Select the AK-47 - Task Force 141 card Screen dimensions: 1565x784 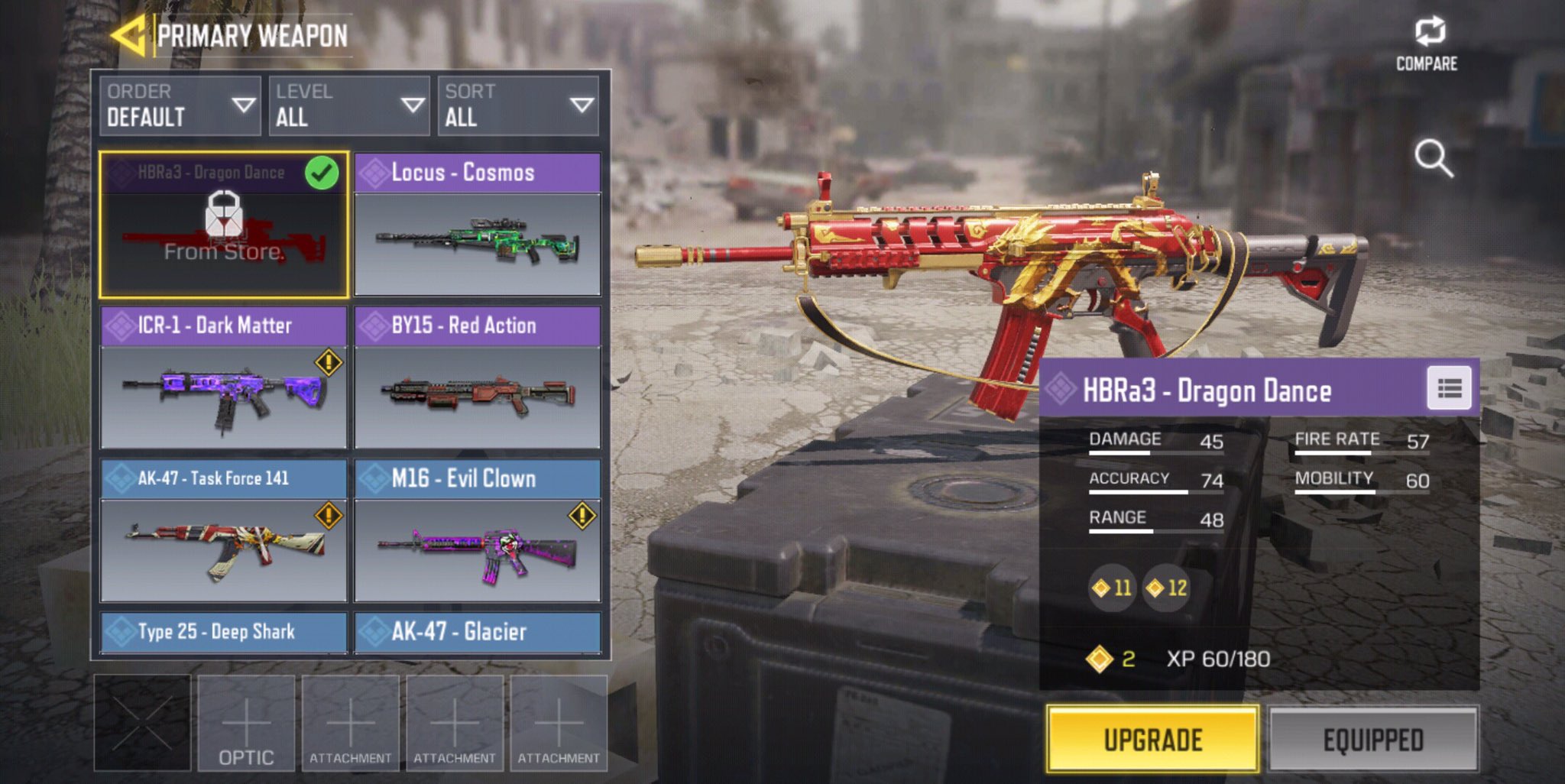(223, 530)
